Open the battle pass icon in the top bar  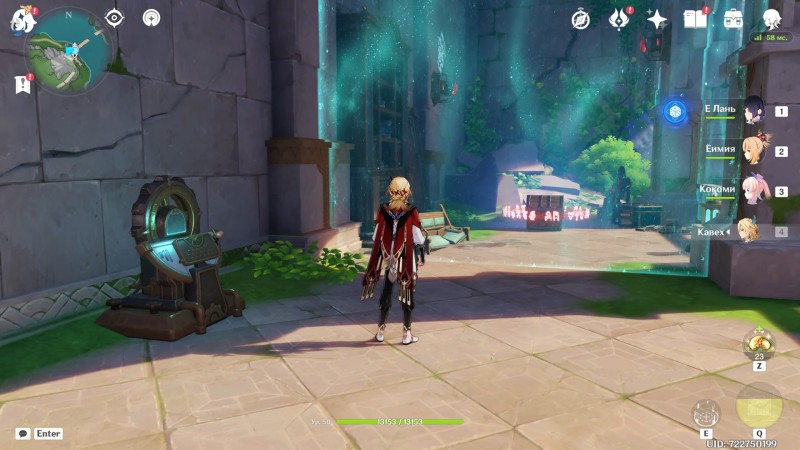619,19
